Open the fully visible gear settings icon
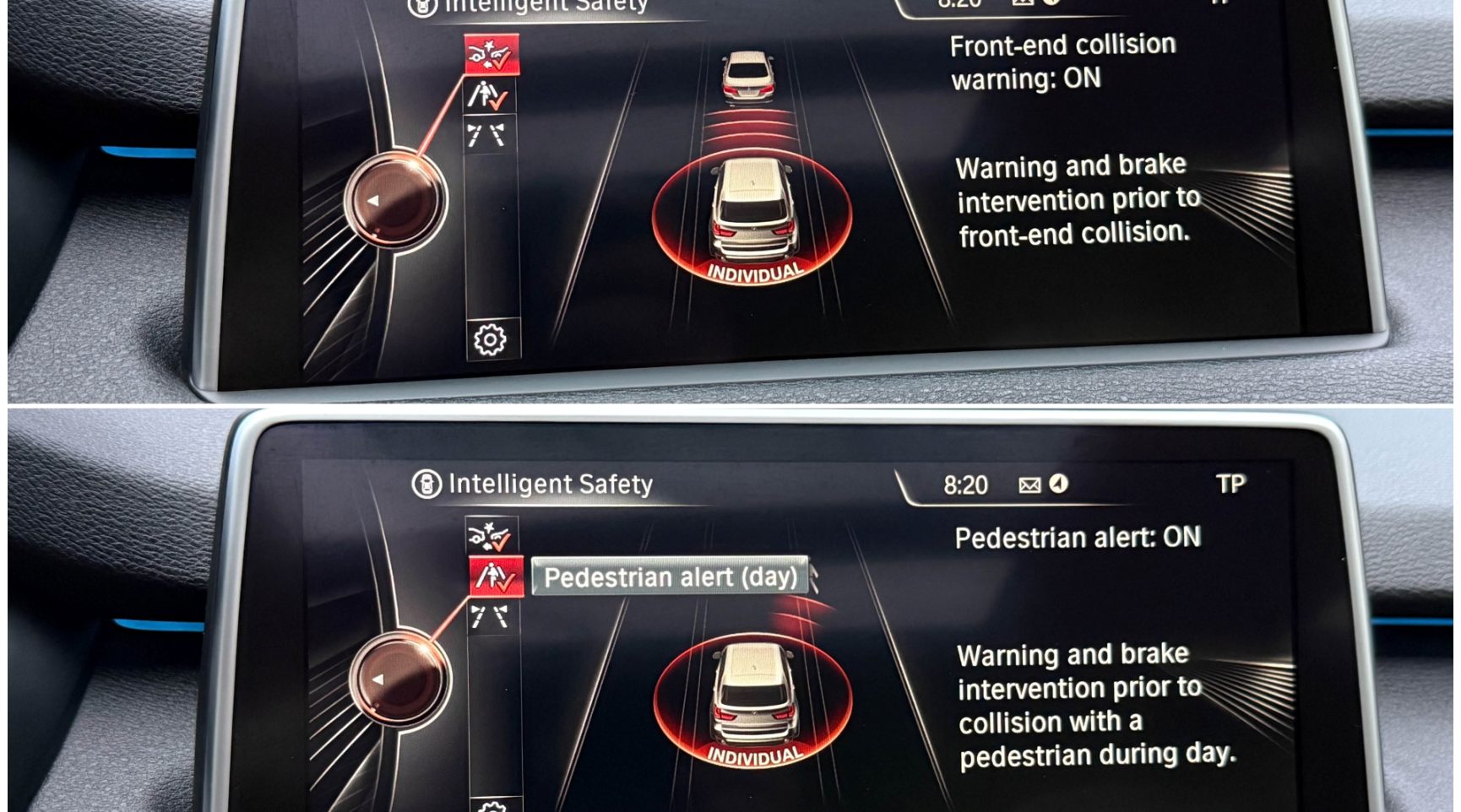 (x=491, y=339)
